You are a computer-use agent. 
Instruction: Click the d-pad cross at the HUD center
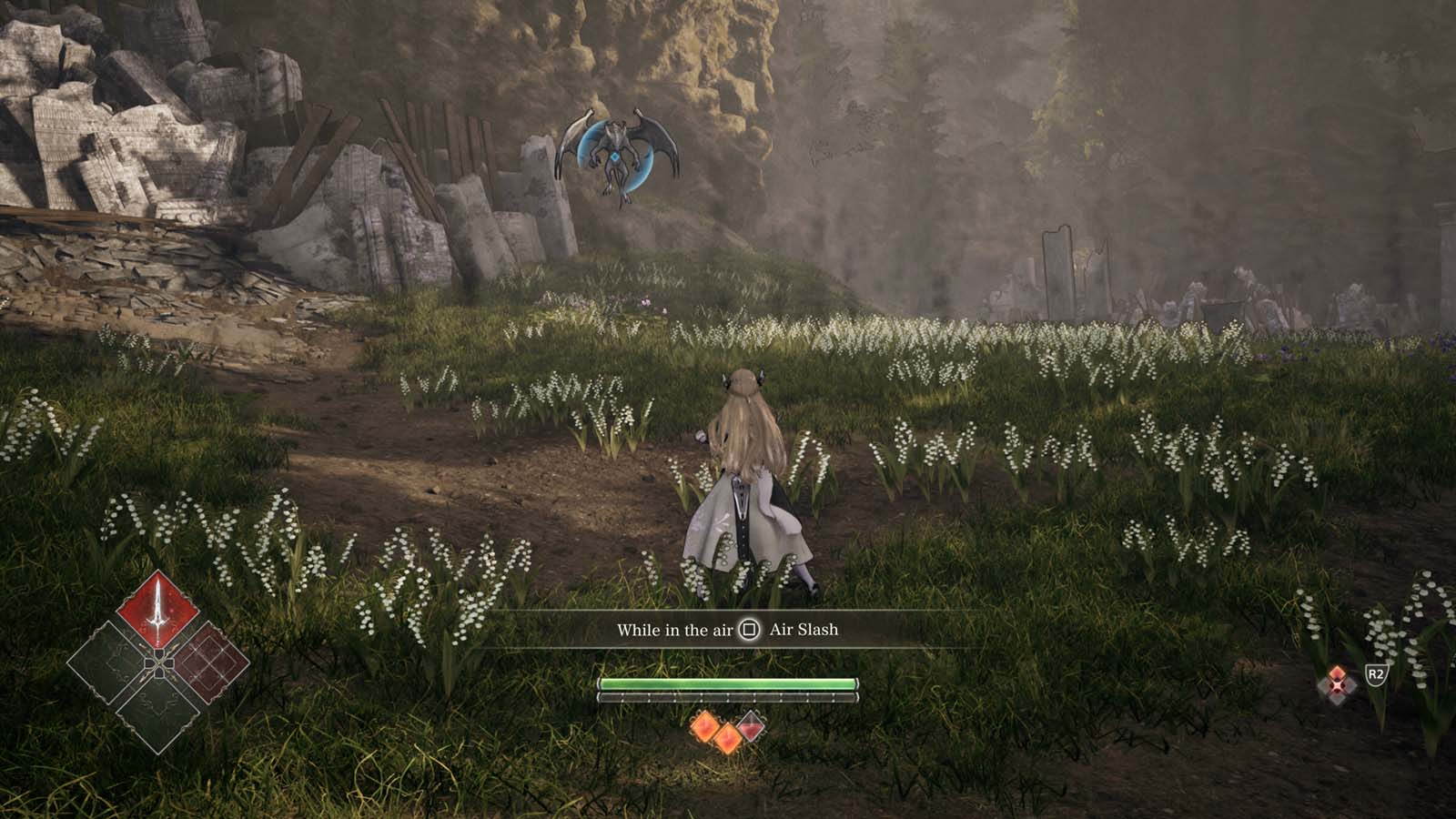point(159,663)
